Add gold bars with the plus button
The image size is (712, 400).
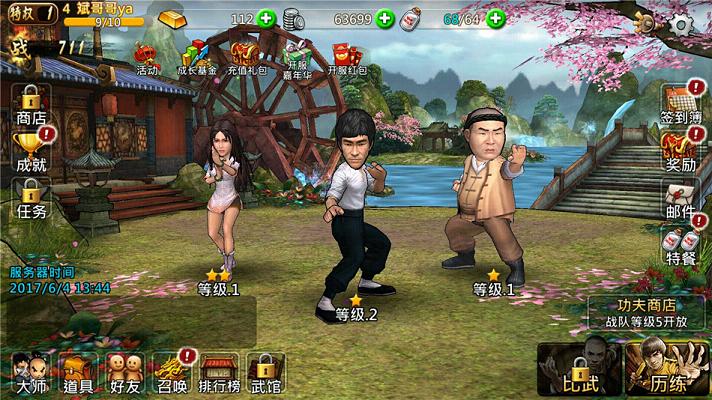coord(266,19)
